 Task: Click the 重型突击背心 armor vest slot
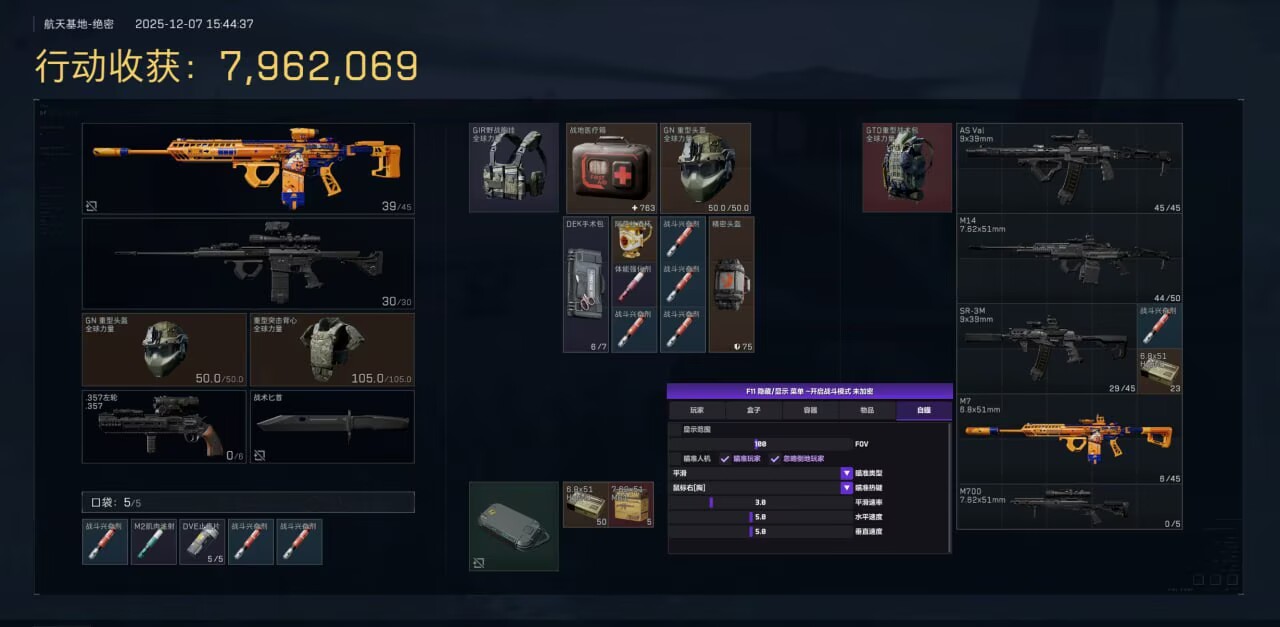coord(331,350)
